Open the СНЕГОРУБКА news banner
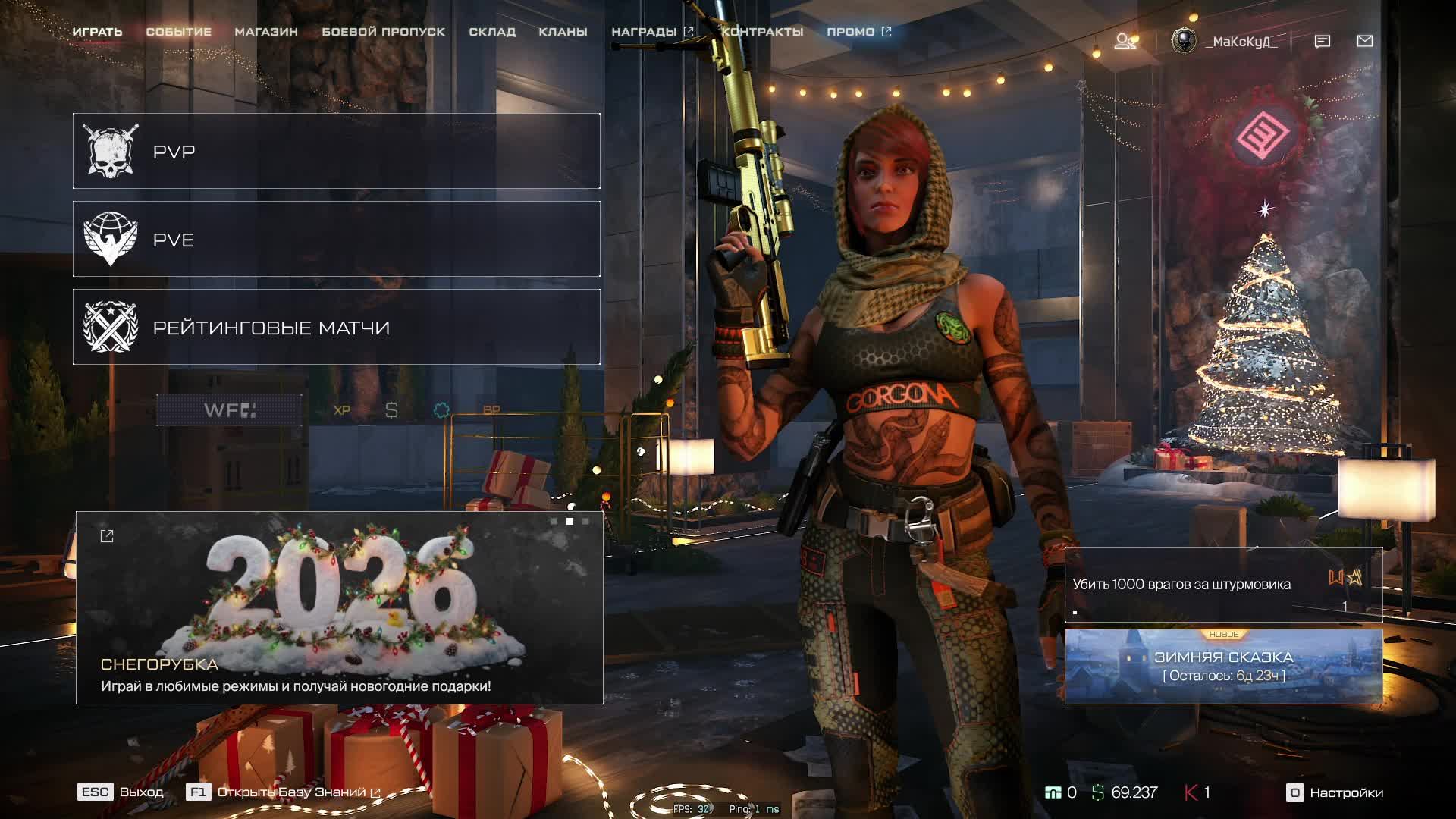The width and height of the screenshot is (1456, 819). tap(340, 608)
